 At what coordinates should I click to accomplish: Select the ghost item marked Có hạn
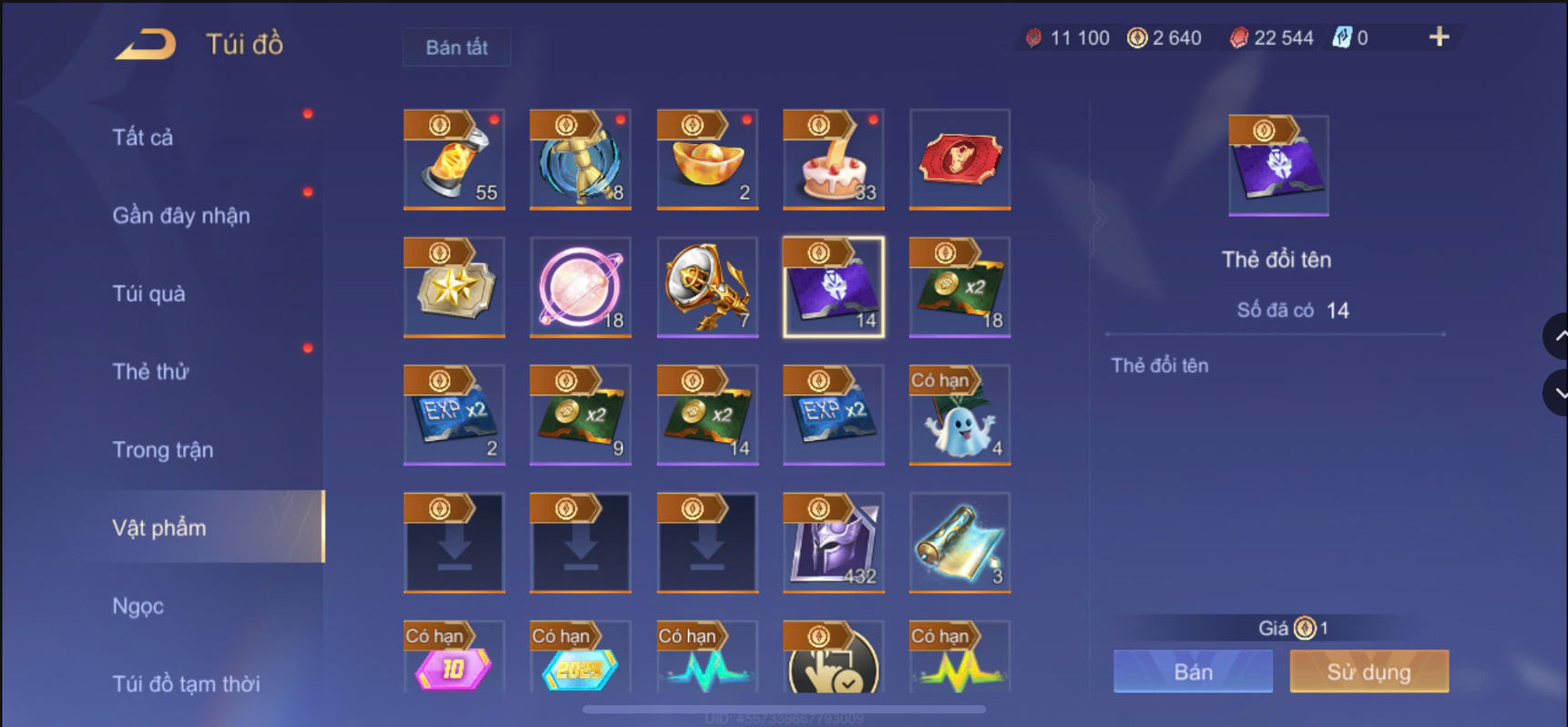tap(959, 415)
